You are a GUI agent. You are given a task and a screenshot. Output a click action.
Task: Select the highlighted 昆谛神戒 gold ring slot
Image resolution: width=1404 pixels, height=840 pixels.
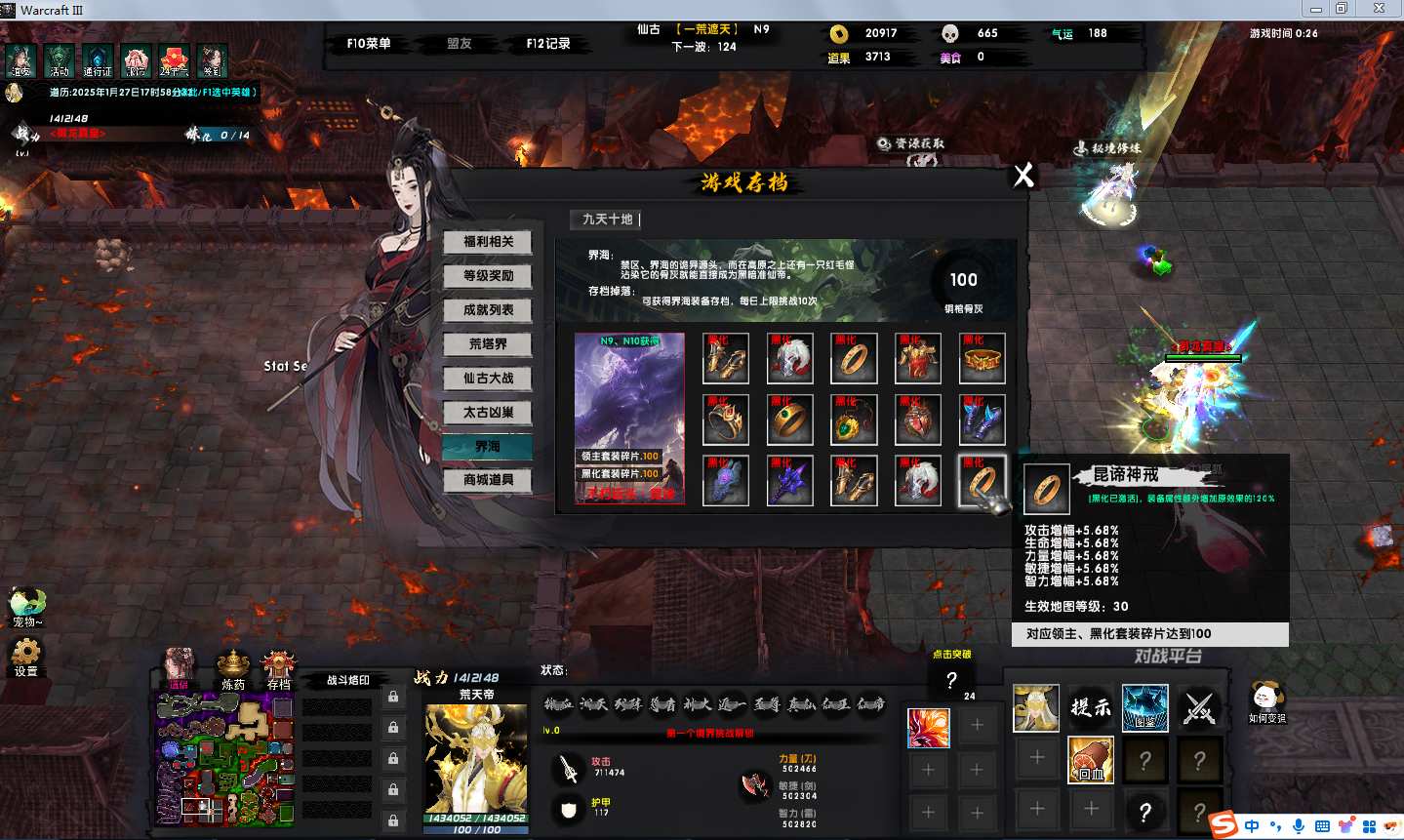coord(982,481)
